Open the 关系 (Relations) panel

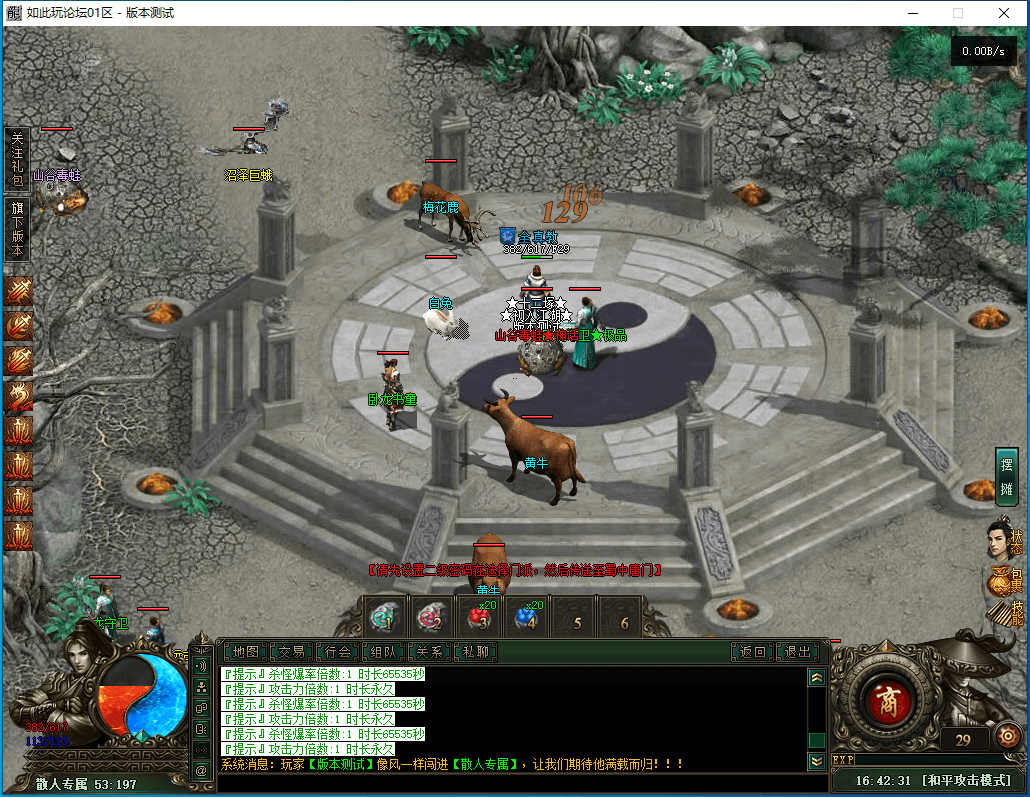point(430,652)
